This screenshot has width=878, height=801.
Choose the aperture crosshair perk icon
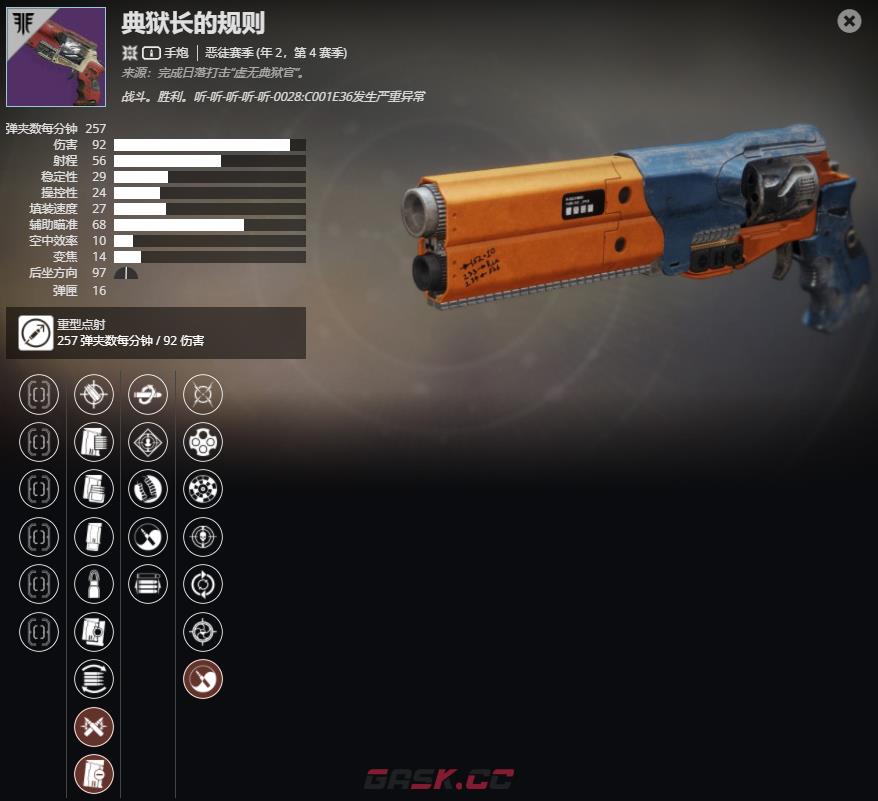(x=203, y=632)
